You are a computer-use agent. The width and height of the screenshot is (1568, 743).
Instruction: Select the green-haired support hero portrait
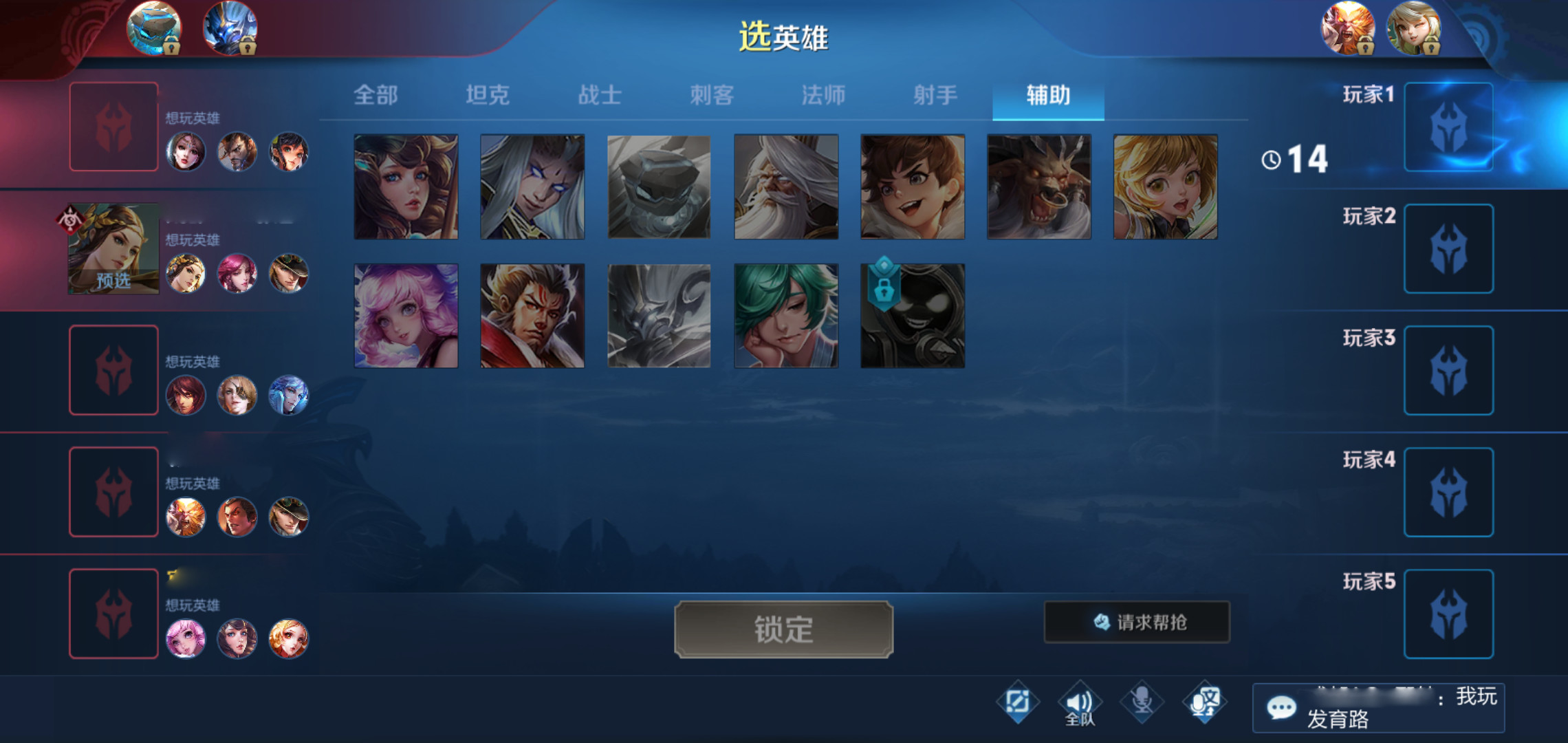coord(787,315)
